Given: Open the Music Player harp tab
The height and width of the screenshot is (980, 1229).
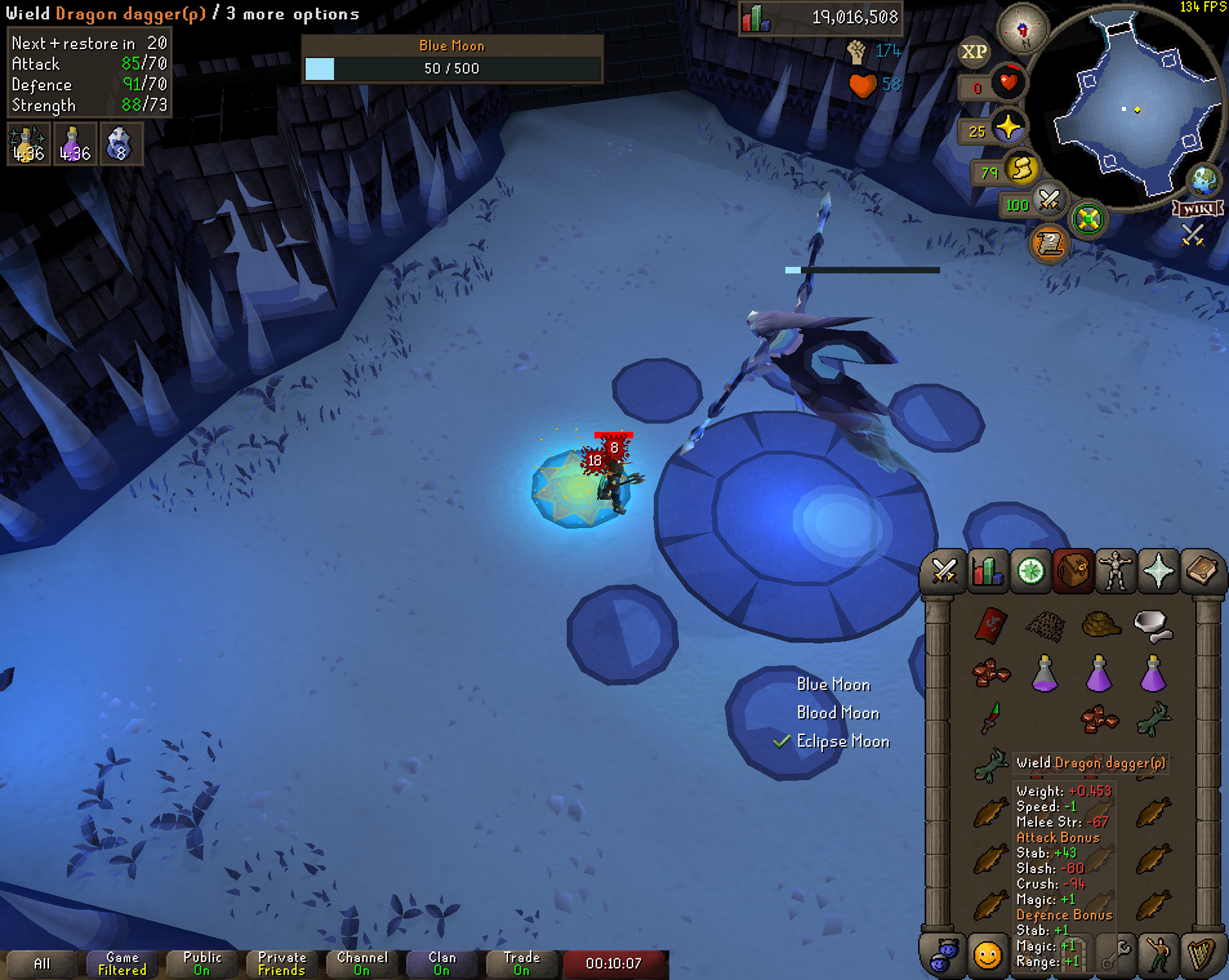Looking at the screenshot, I should (1201, 955).
